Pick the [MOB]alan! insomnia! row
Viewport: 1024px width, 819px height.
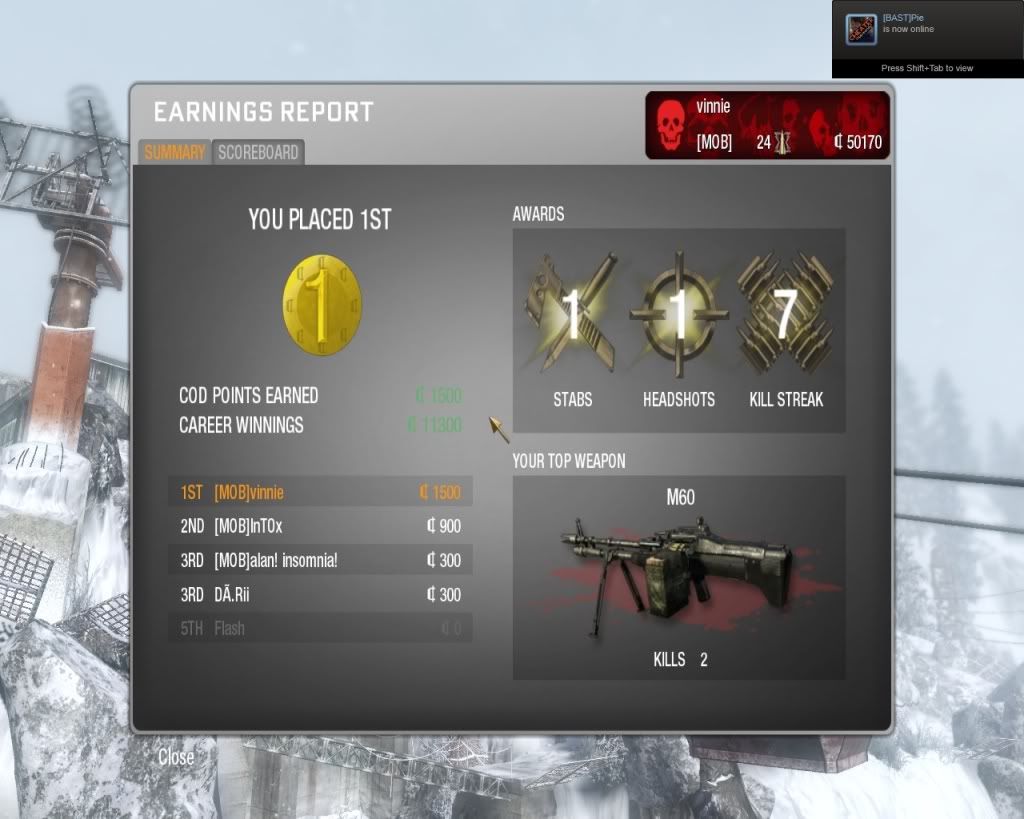click(x=320, y=560)
